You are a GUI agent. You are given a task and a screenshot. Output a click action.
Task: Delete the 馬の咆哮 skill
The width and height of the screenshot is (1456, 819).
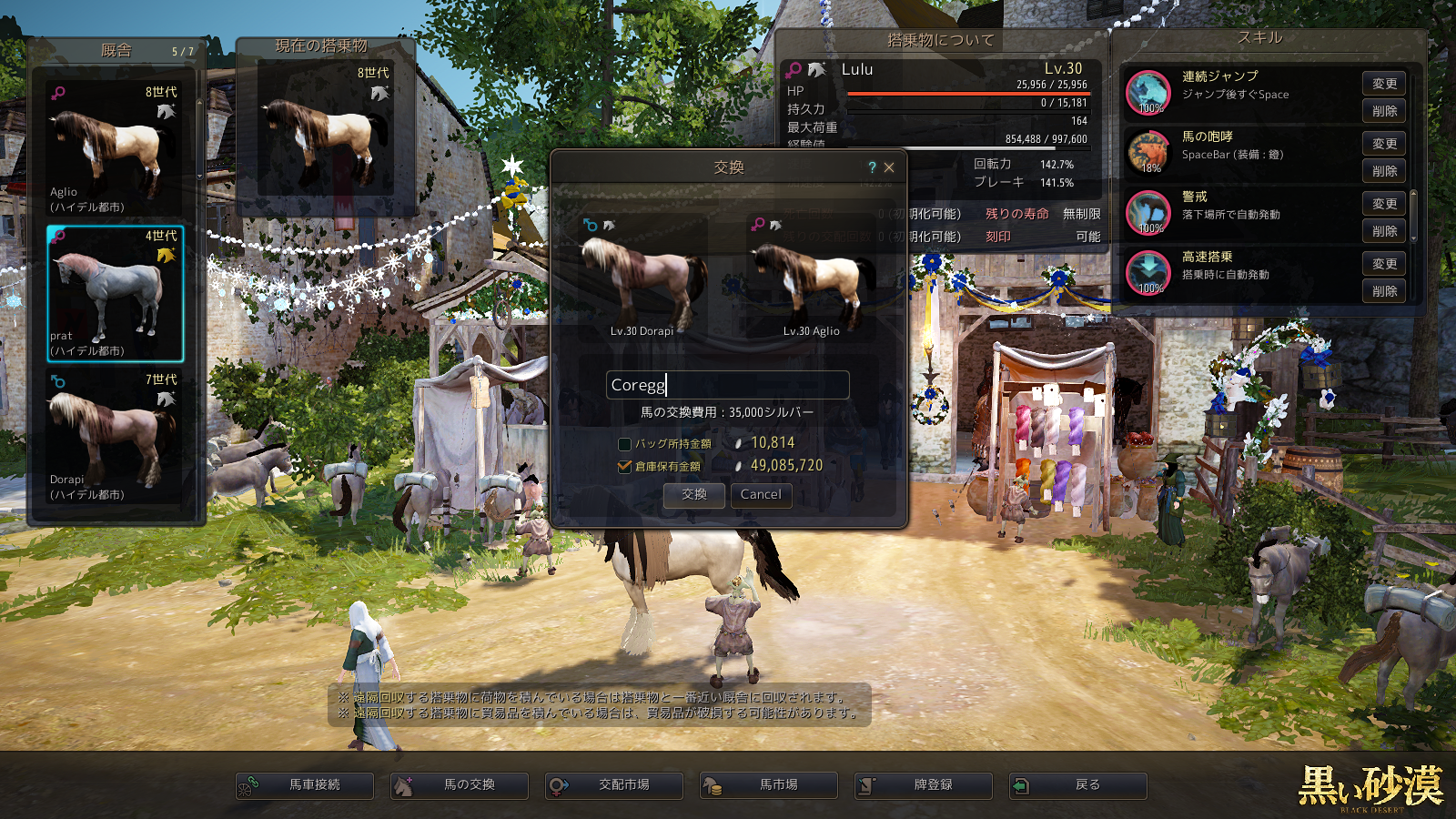(x=1384, y=171)
